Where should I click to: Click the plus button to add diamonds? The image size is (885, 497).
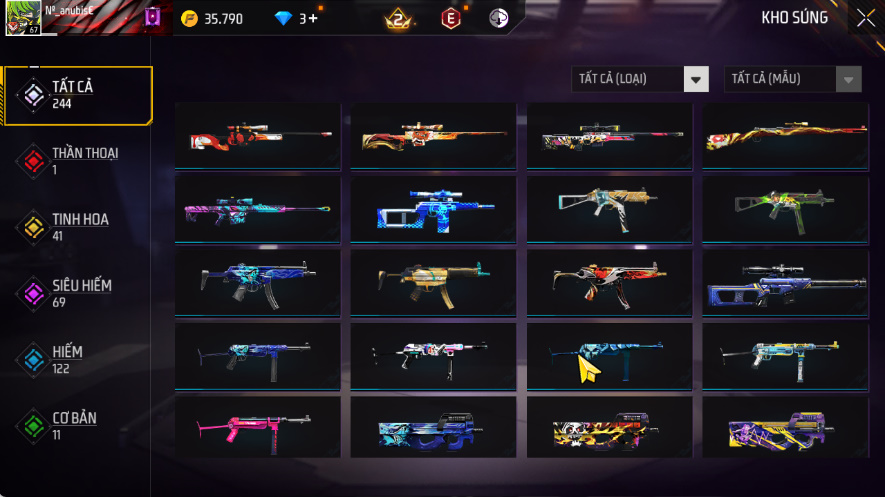click(314, 18)
